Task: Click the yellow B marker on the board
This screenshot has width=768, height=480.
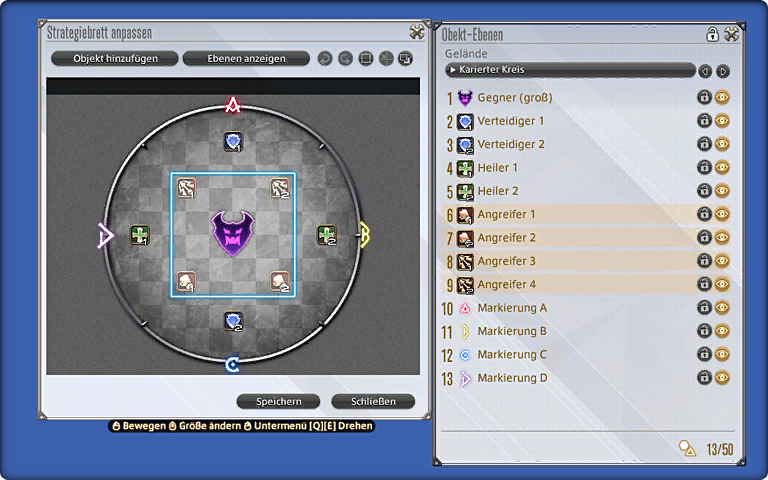Action: 364,234
